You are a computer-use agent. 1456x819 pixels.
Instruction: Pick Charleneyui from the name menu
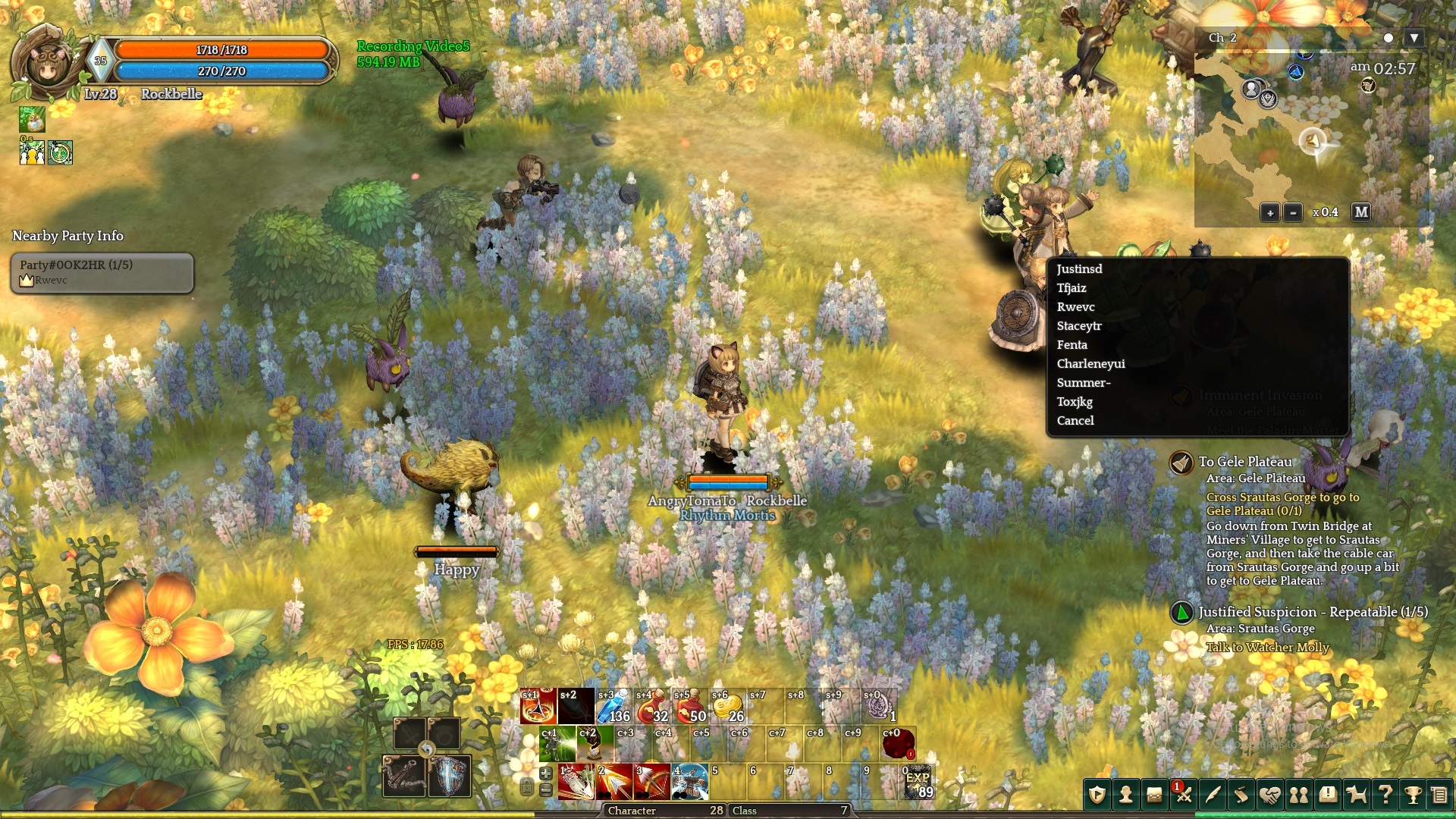point(1090,364)
